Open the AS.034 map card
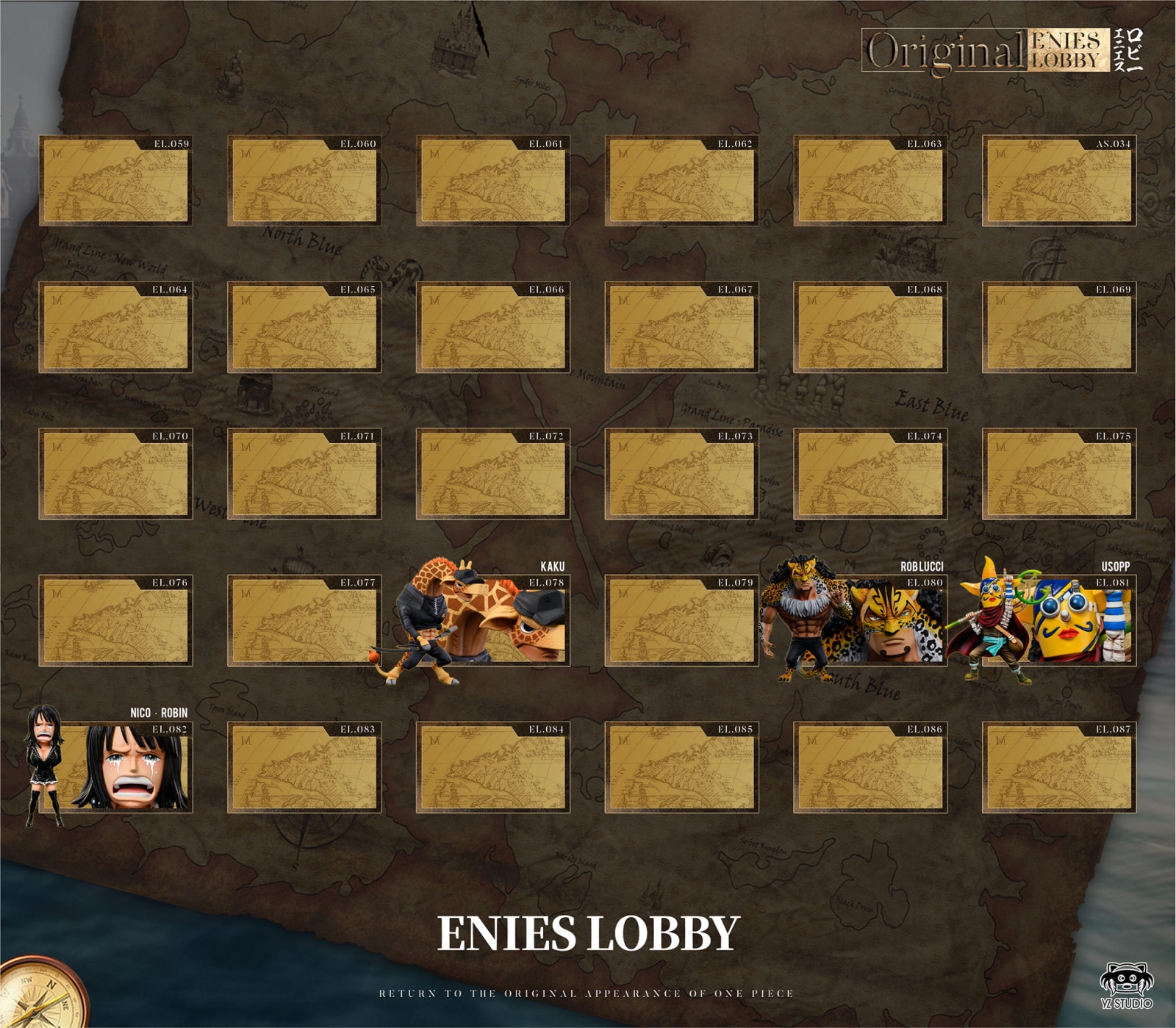Image resolution: width=1176 pixels, height=1028 pixels. click(x=1058, y=180)
